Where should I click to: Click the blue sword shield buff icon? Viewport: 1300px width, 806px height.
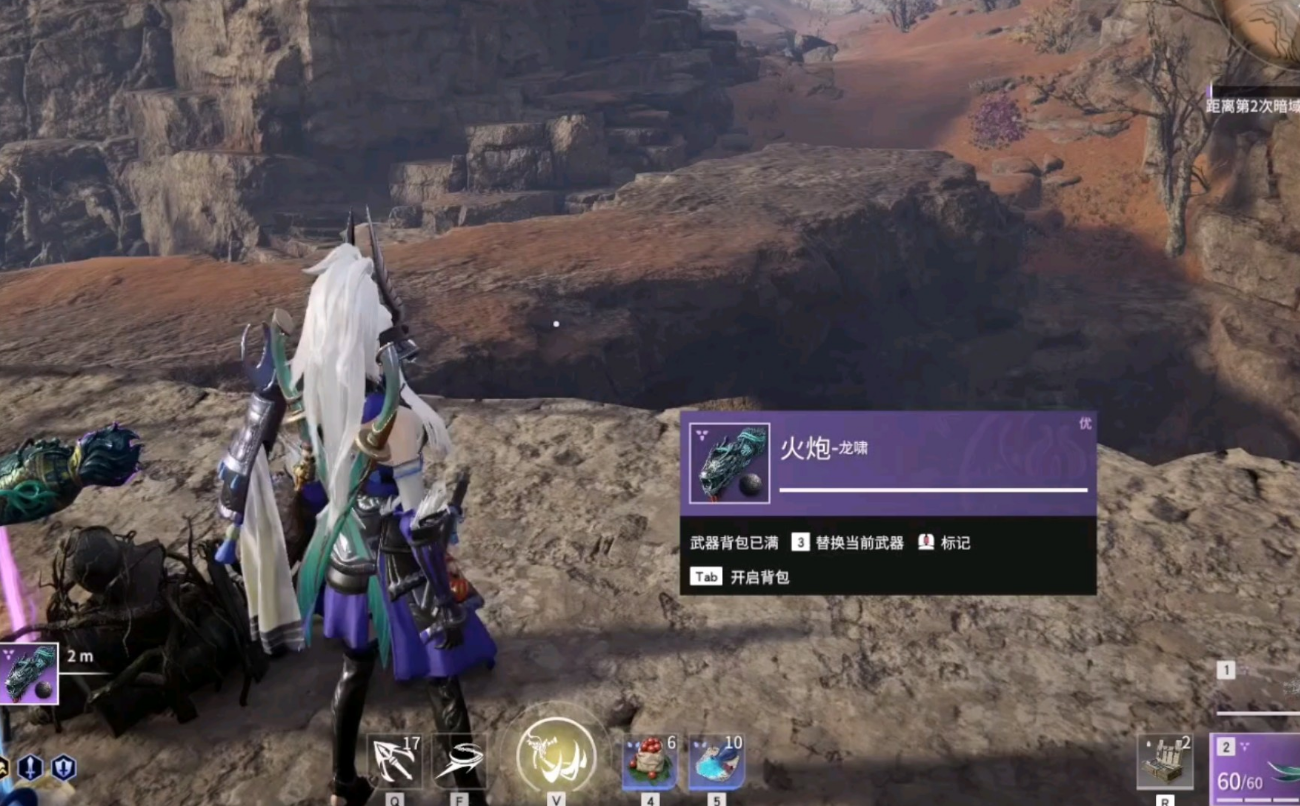tap(31, 768)
